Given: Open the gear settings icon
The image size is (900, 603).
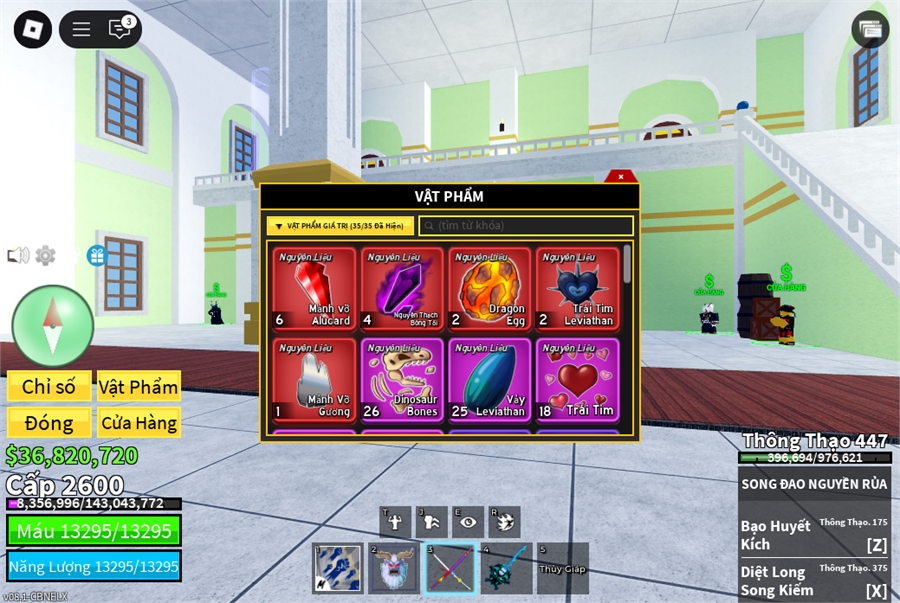Looking at the screenshot, I should (46, 256).
